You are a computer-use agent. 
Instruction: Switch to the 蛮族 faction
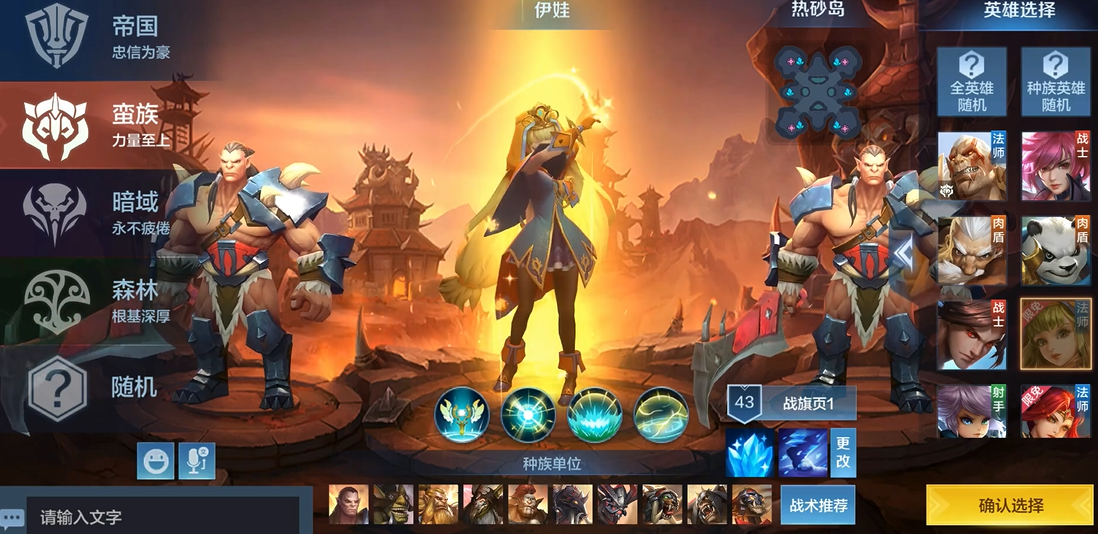(100, 125)
